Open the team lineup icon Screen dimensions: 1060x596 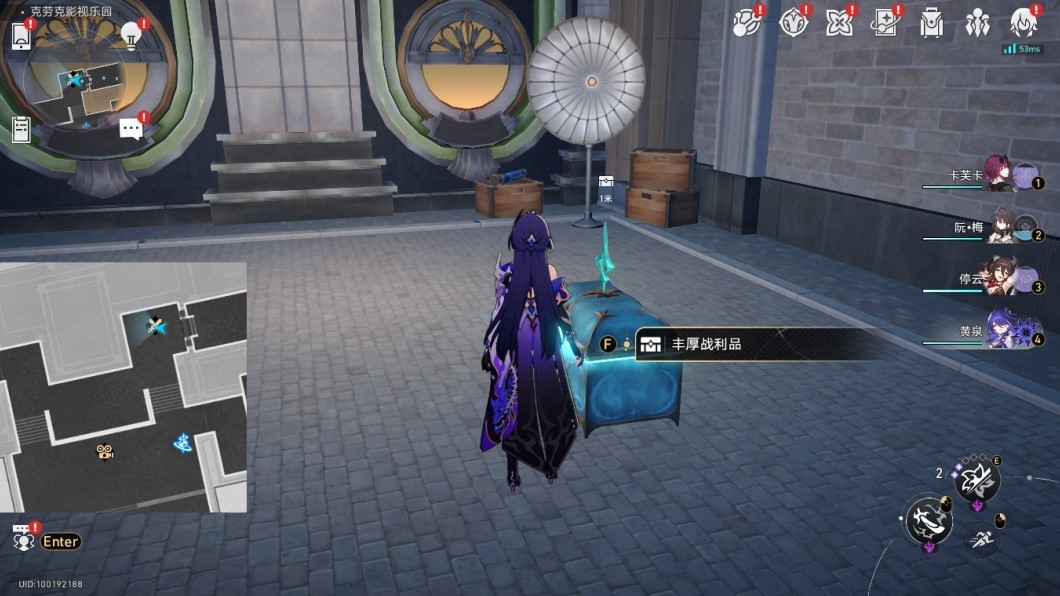[x=977, y=23]
